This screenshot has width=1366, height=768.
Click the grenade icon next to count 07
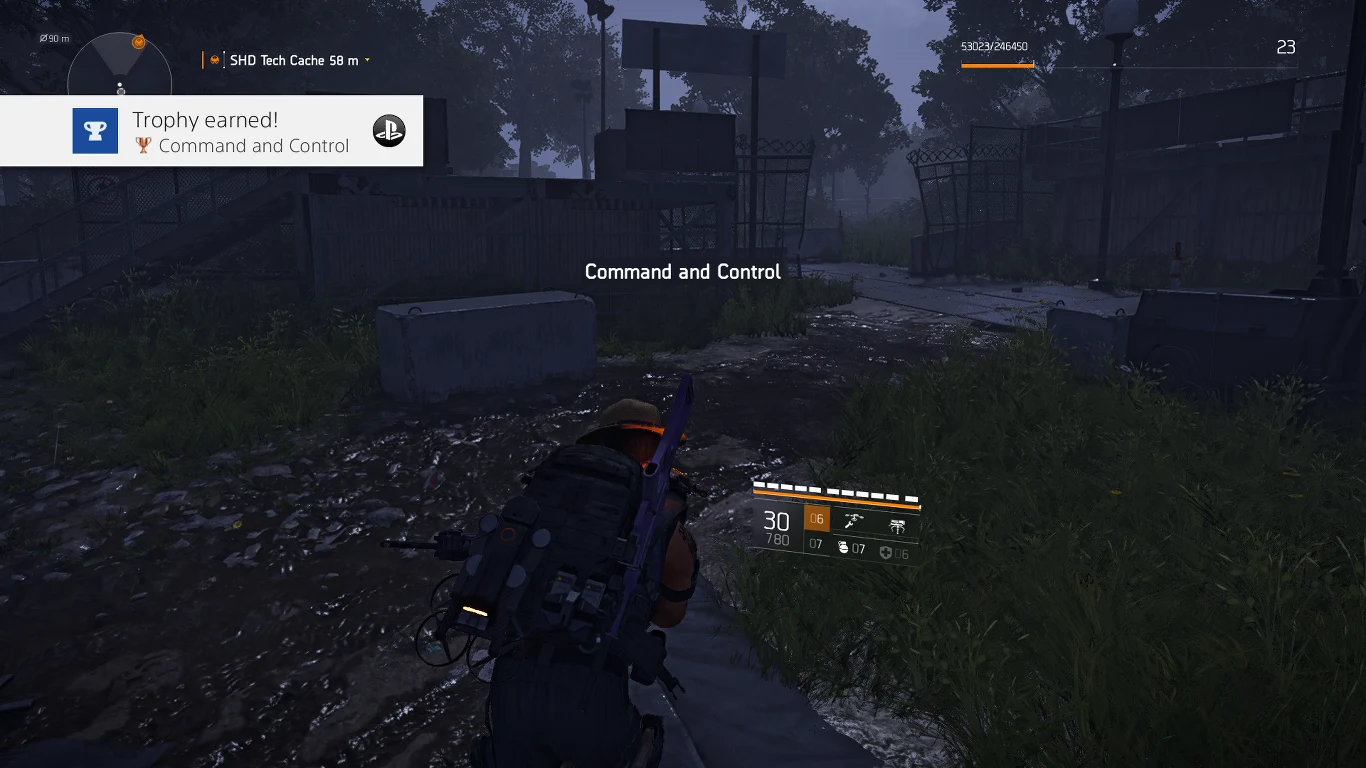click(844, 547)
